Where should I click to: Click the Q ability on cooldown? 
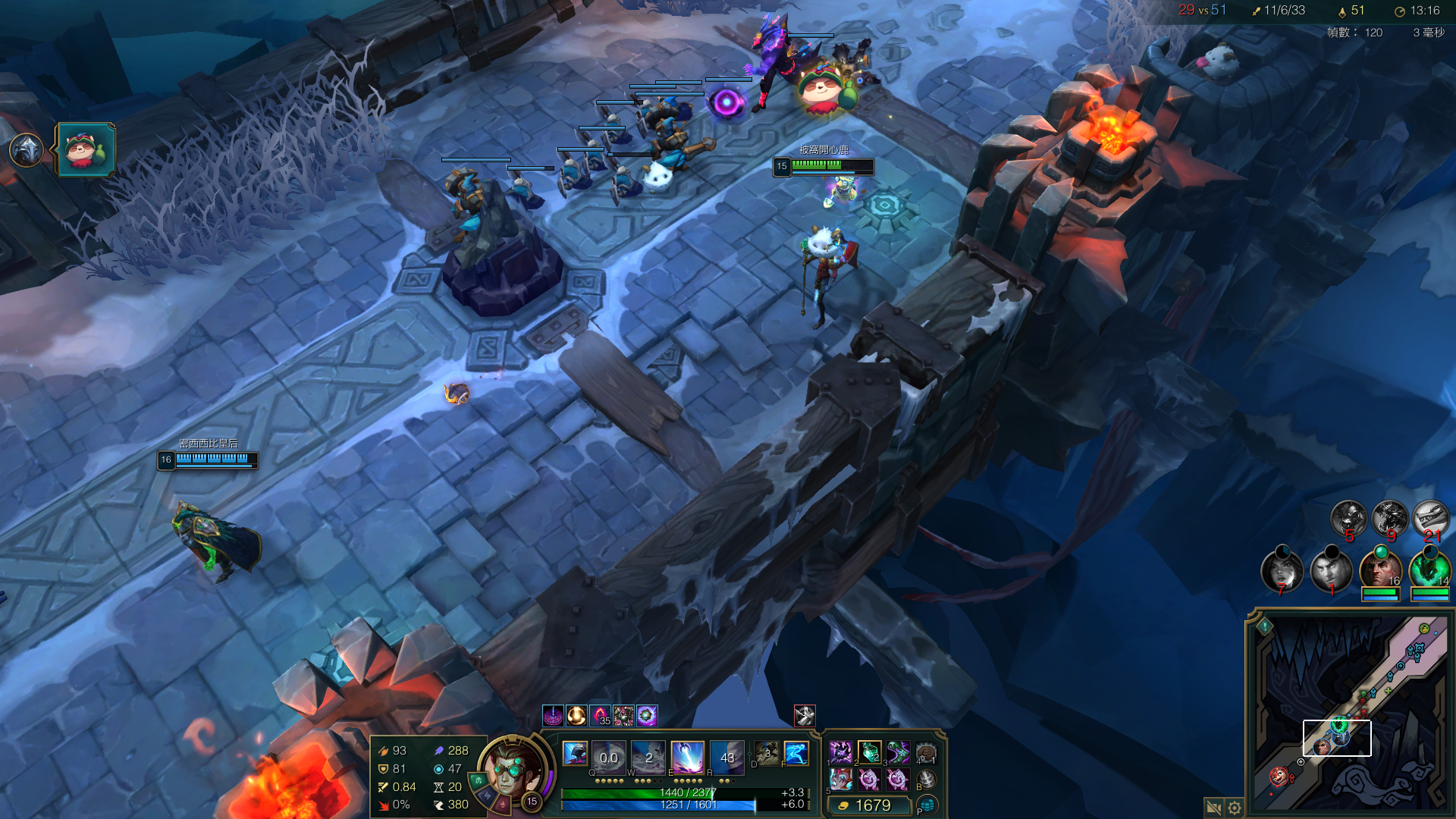click(608, 756)
